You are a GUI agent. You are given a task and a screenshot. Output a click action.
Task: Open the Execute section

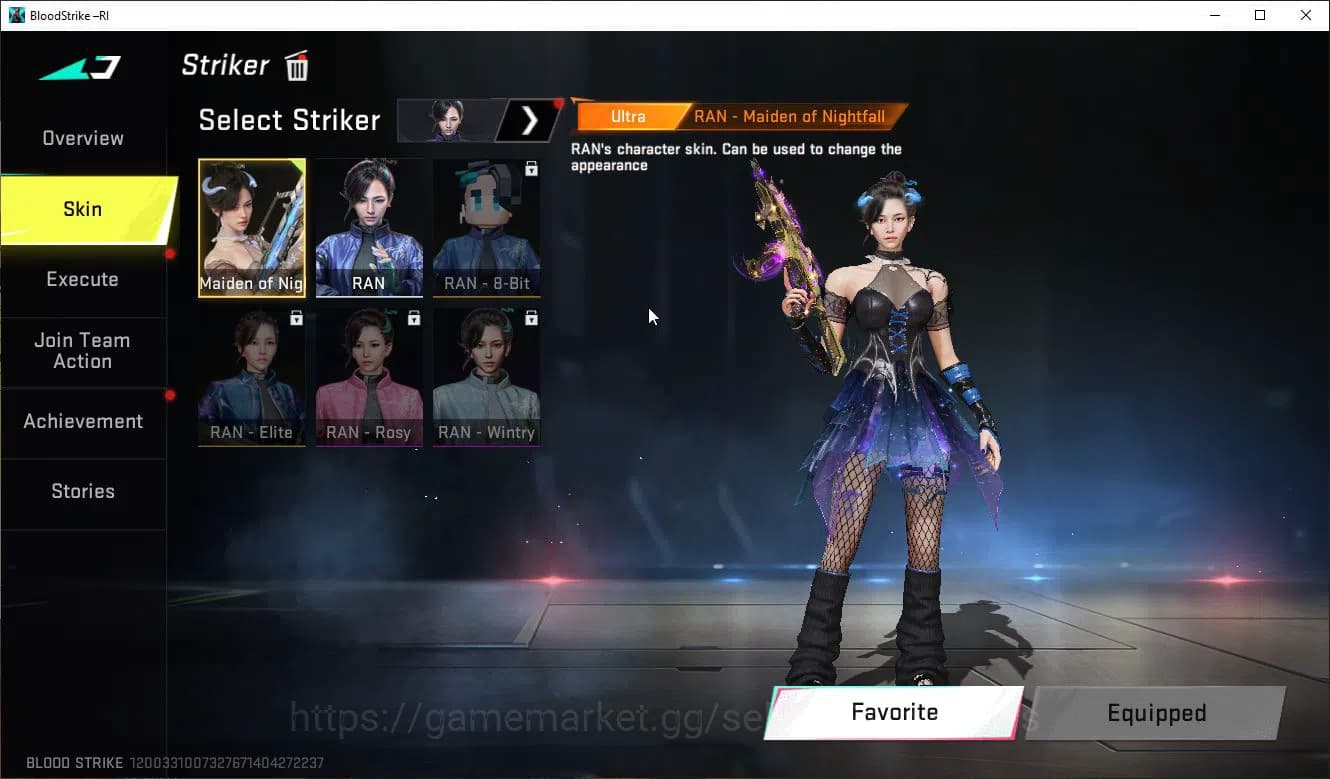(x=82, y=280)
